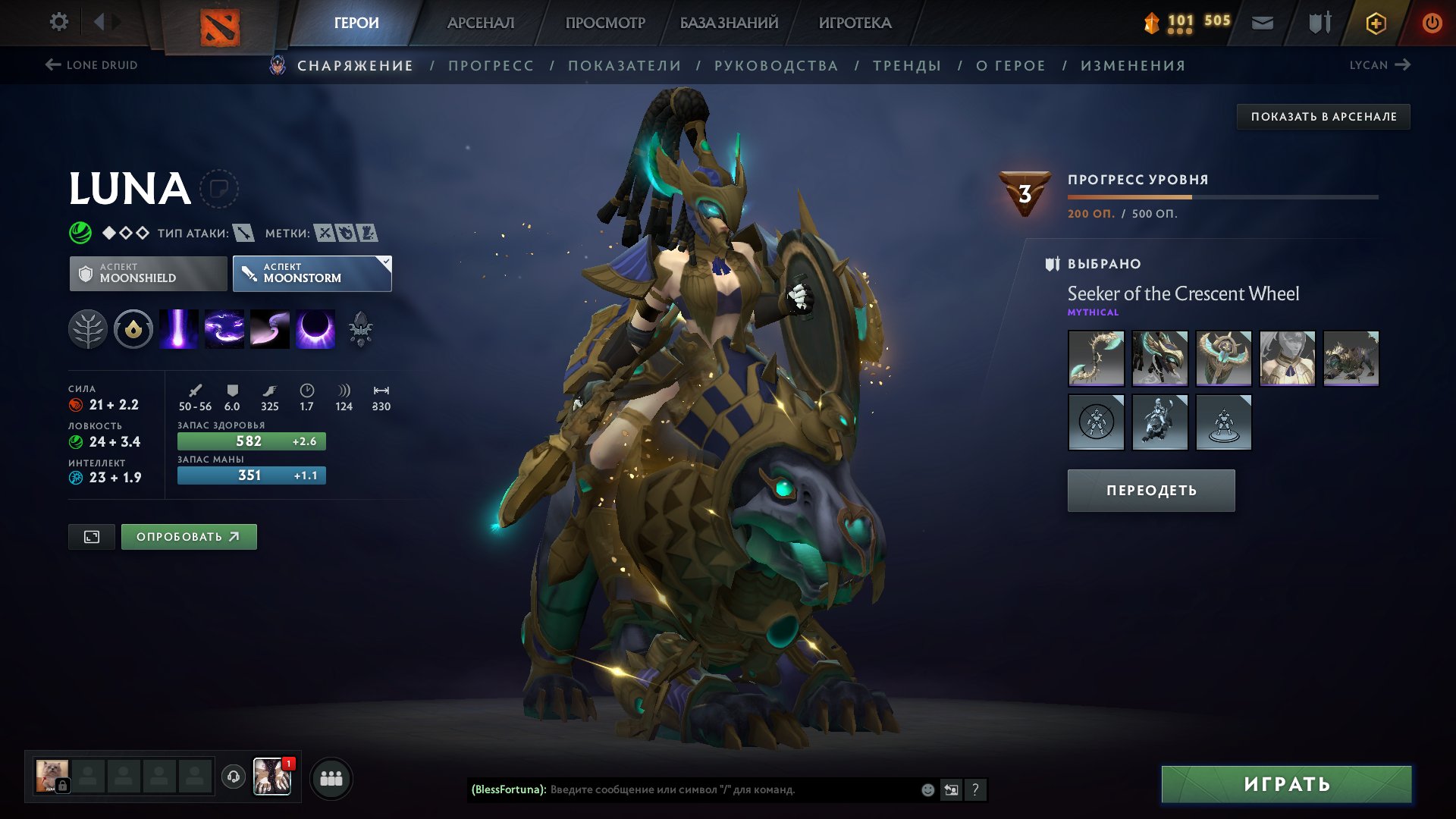Select the Eclipse ability icon
The image size is (1456, 819).
pos(315,330)
